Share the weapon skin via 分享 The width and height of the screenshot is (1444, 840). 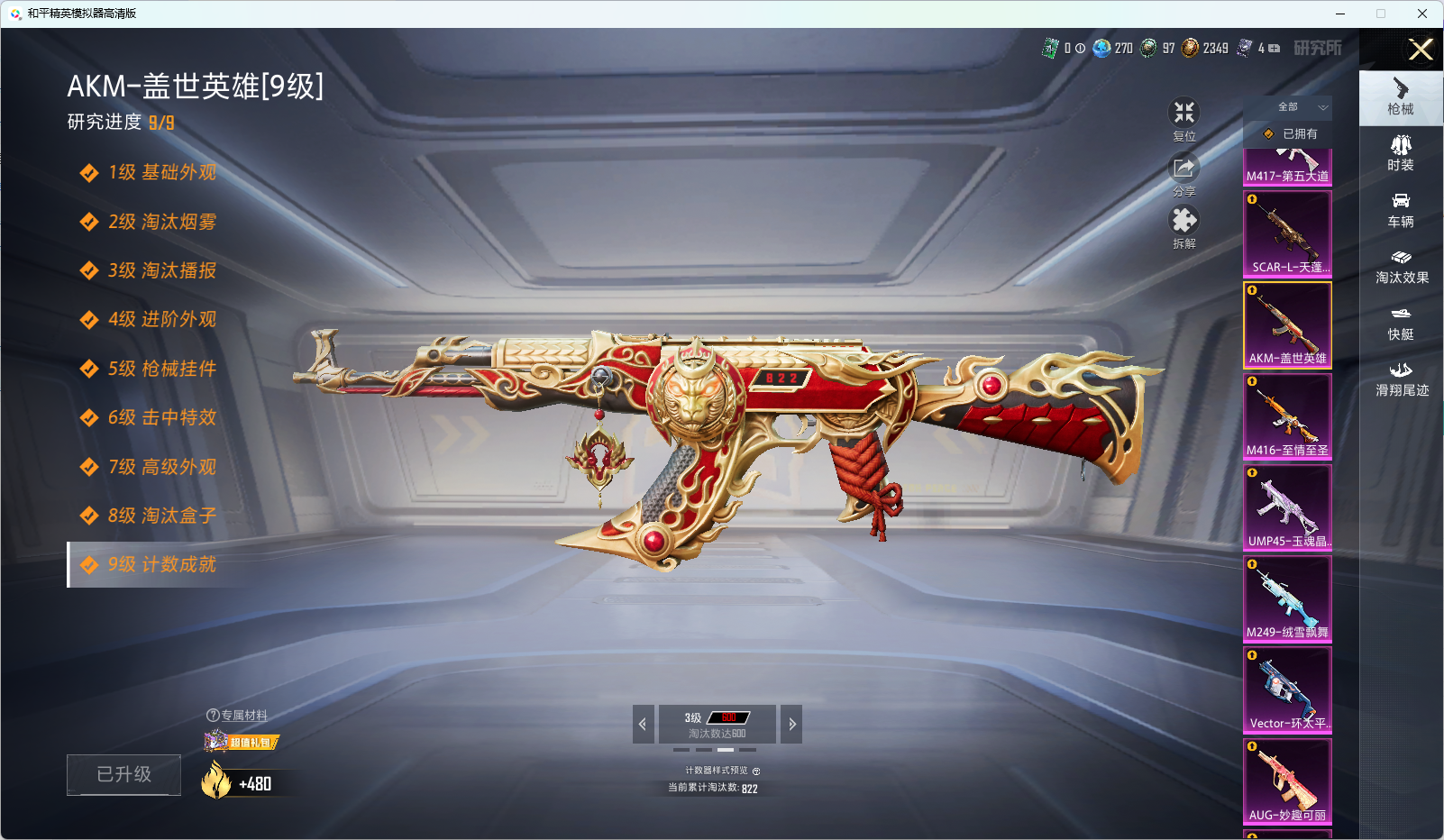point(1184,175)
